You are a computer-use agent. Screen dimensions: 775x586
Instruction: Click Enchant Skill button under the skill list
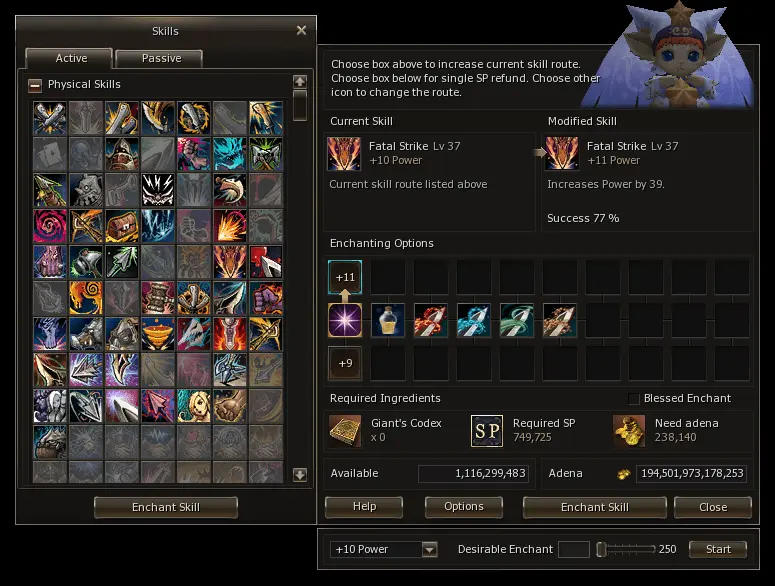point(166,507)
